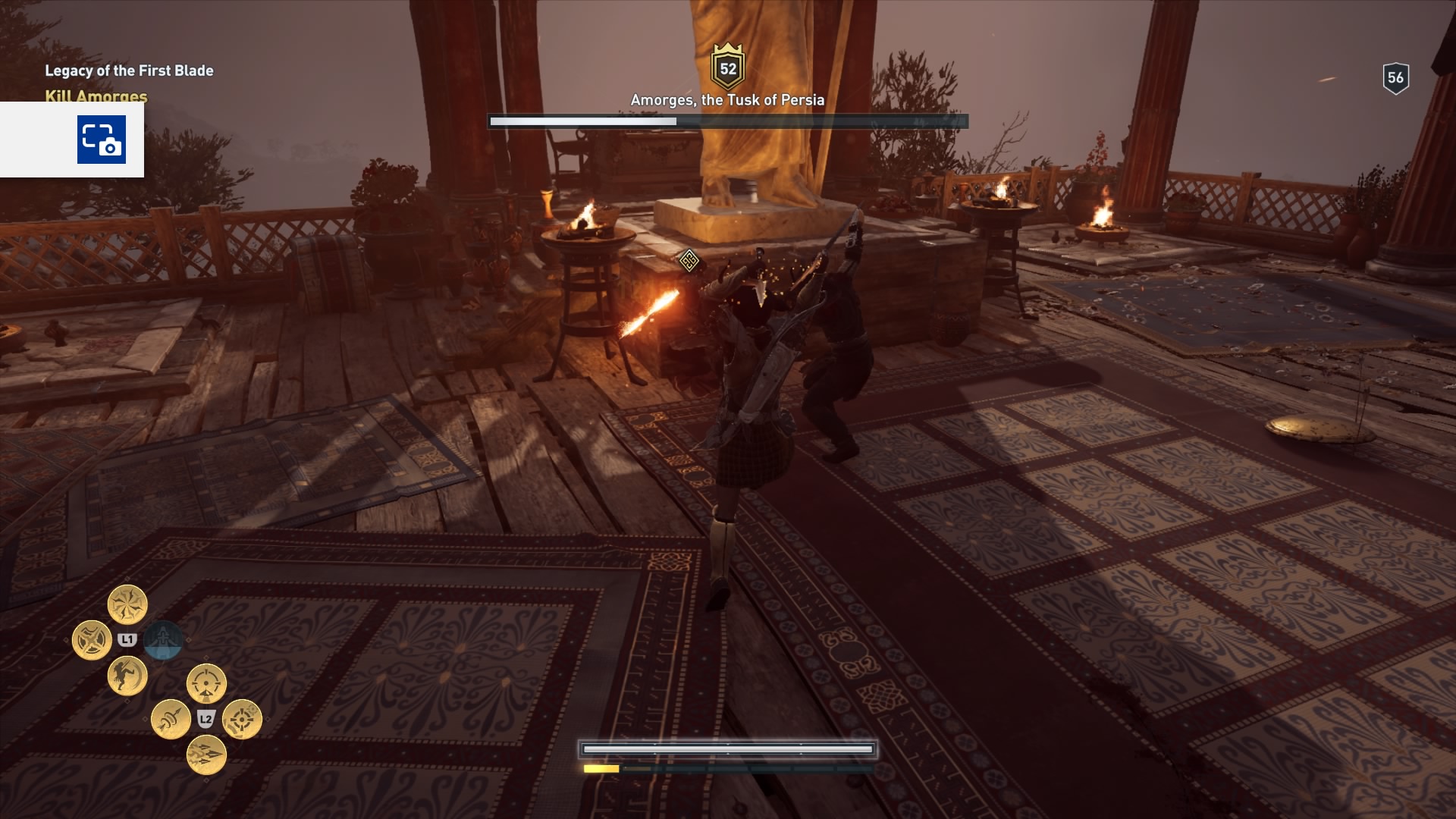
Task: Click the golden level 52 crest above boss bar
Action: tap(727, 67)
